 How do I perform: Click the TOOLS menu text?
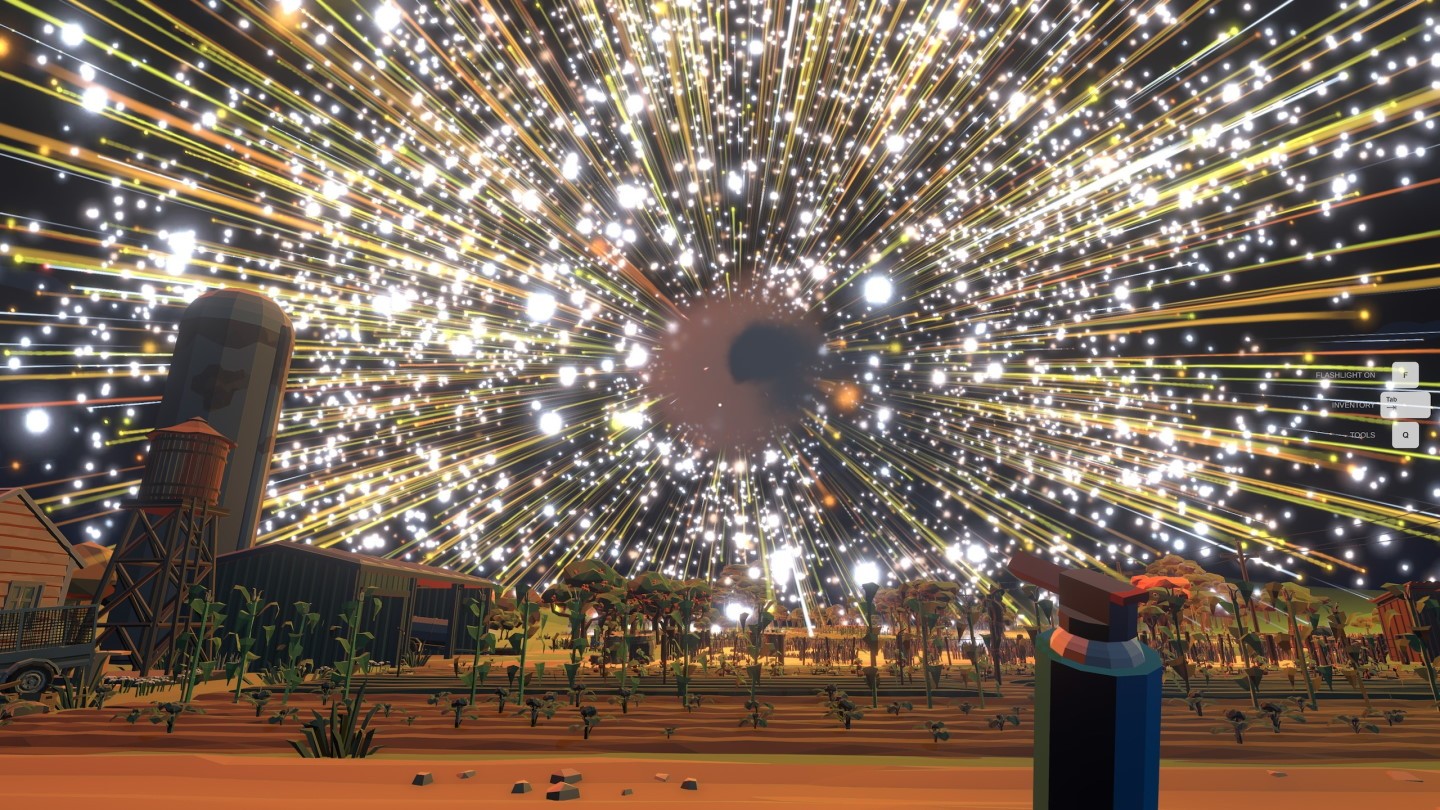(x=1363, y=435)
